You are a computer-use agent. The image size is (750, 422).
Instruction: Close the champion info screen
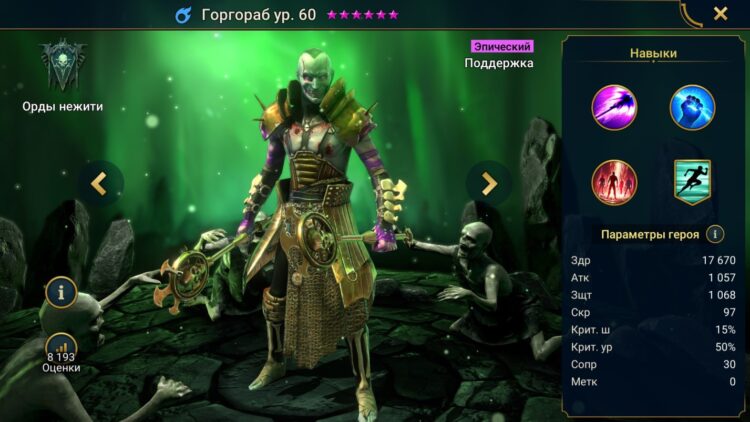point(720,14)
